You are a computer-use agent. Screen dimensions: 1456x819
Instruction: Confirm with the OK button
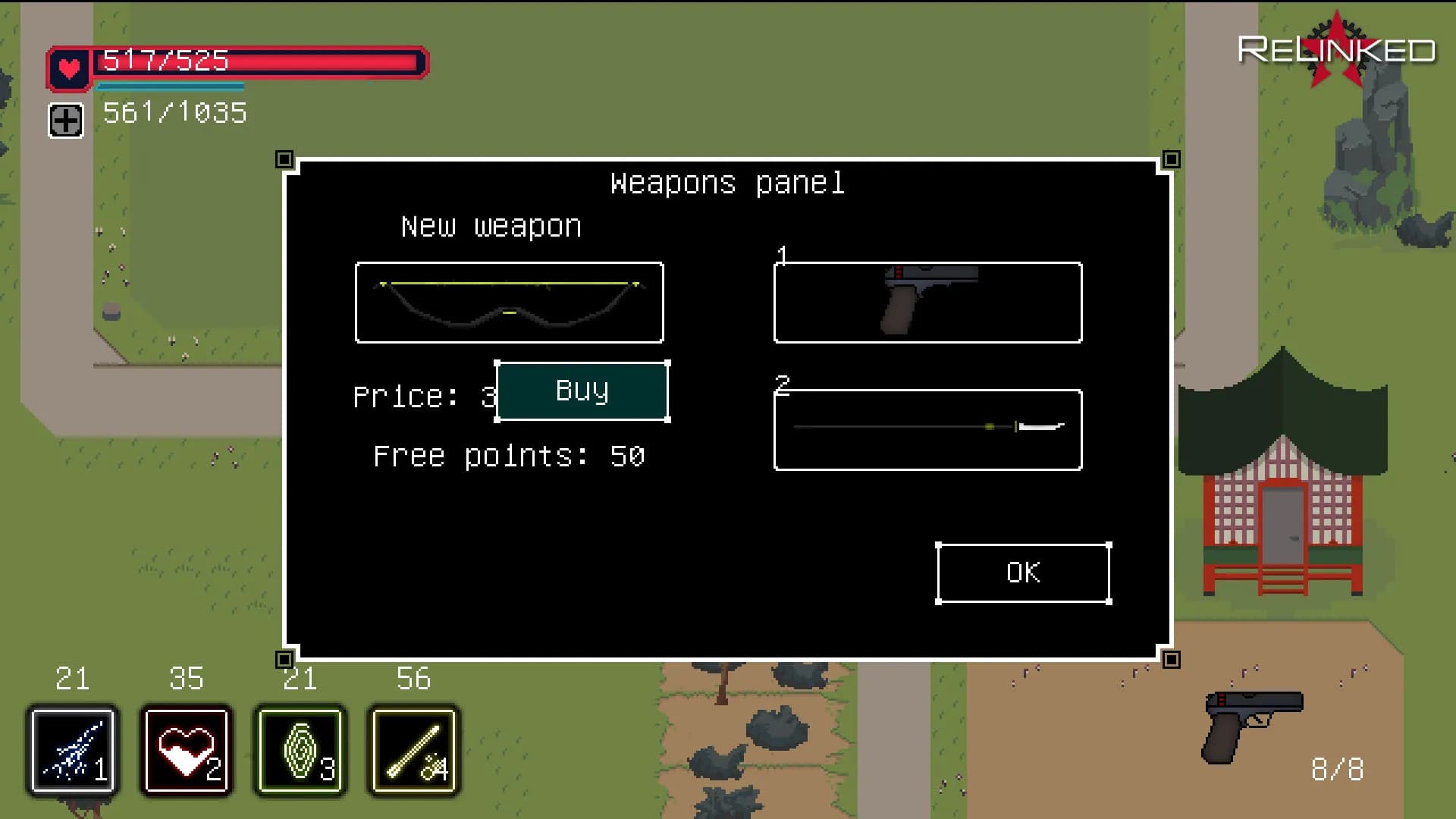(x=1023, y=573)
